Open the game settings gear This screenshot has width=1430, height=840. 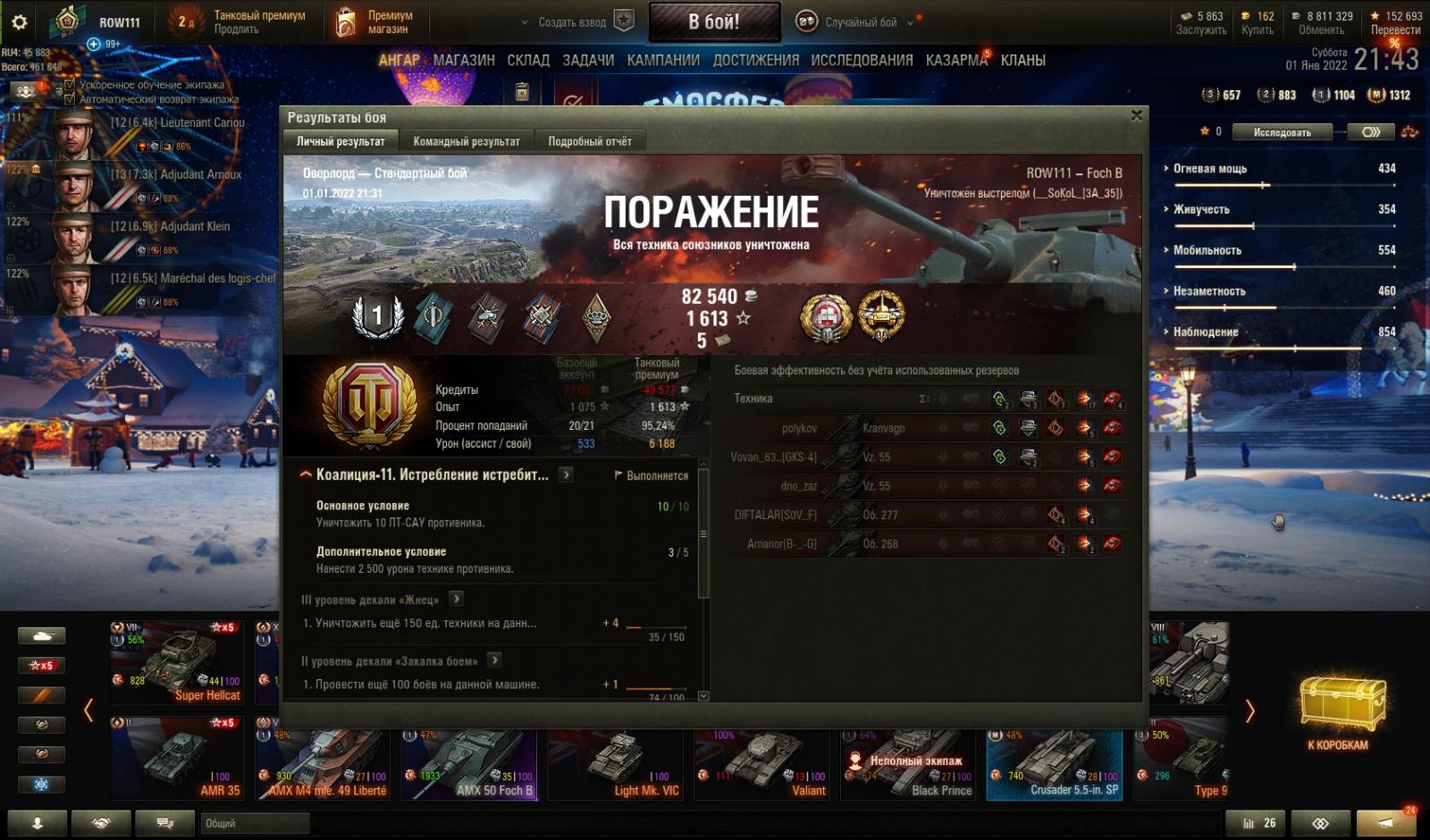coord(19,22)
